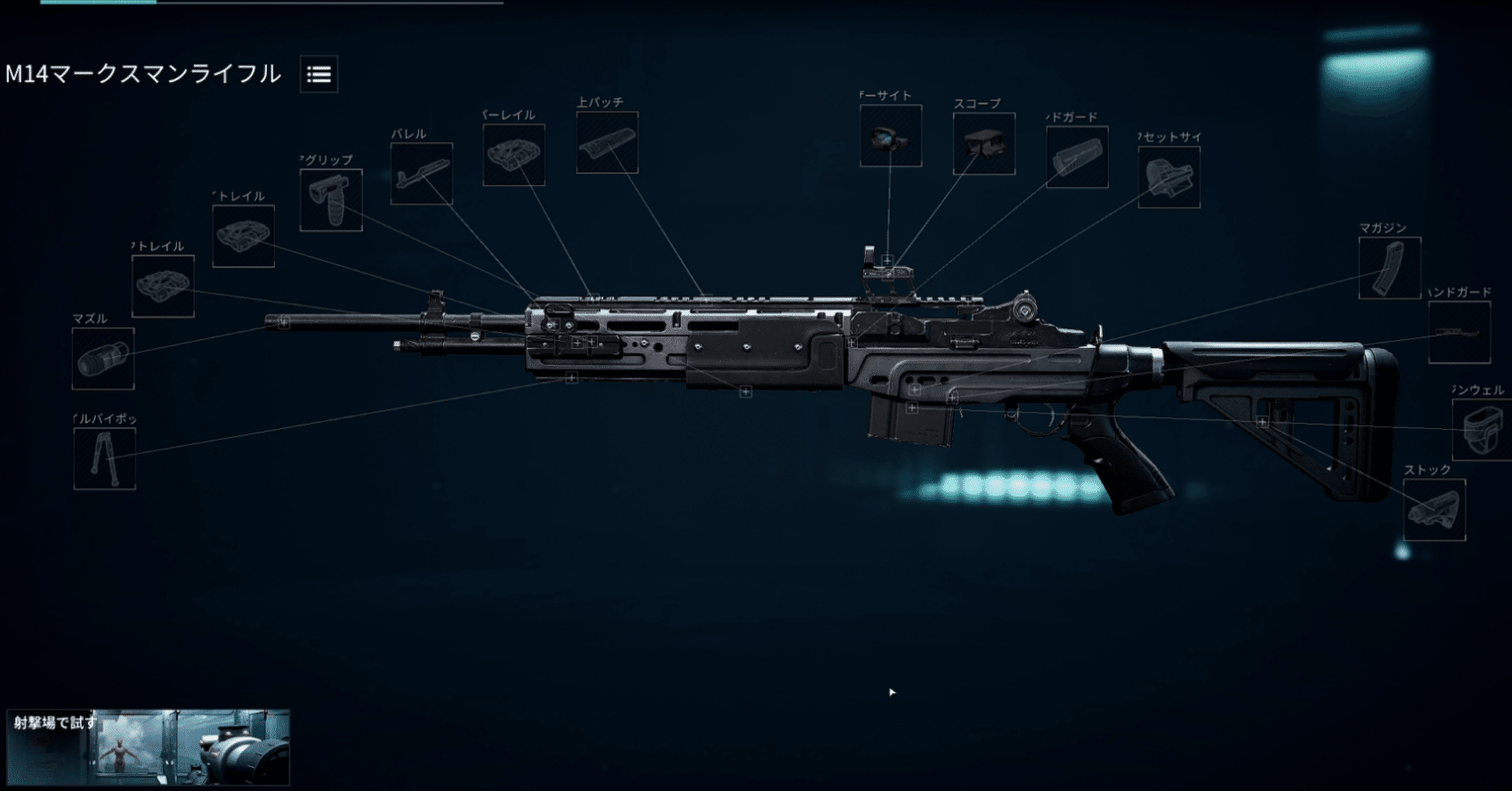This screenshot has width=1512, height=791.
Task: Open the list menu beside the weapon name
Action: (x=319, y=76)
